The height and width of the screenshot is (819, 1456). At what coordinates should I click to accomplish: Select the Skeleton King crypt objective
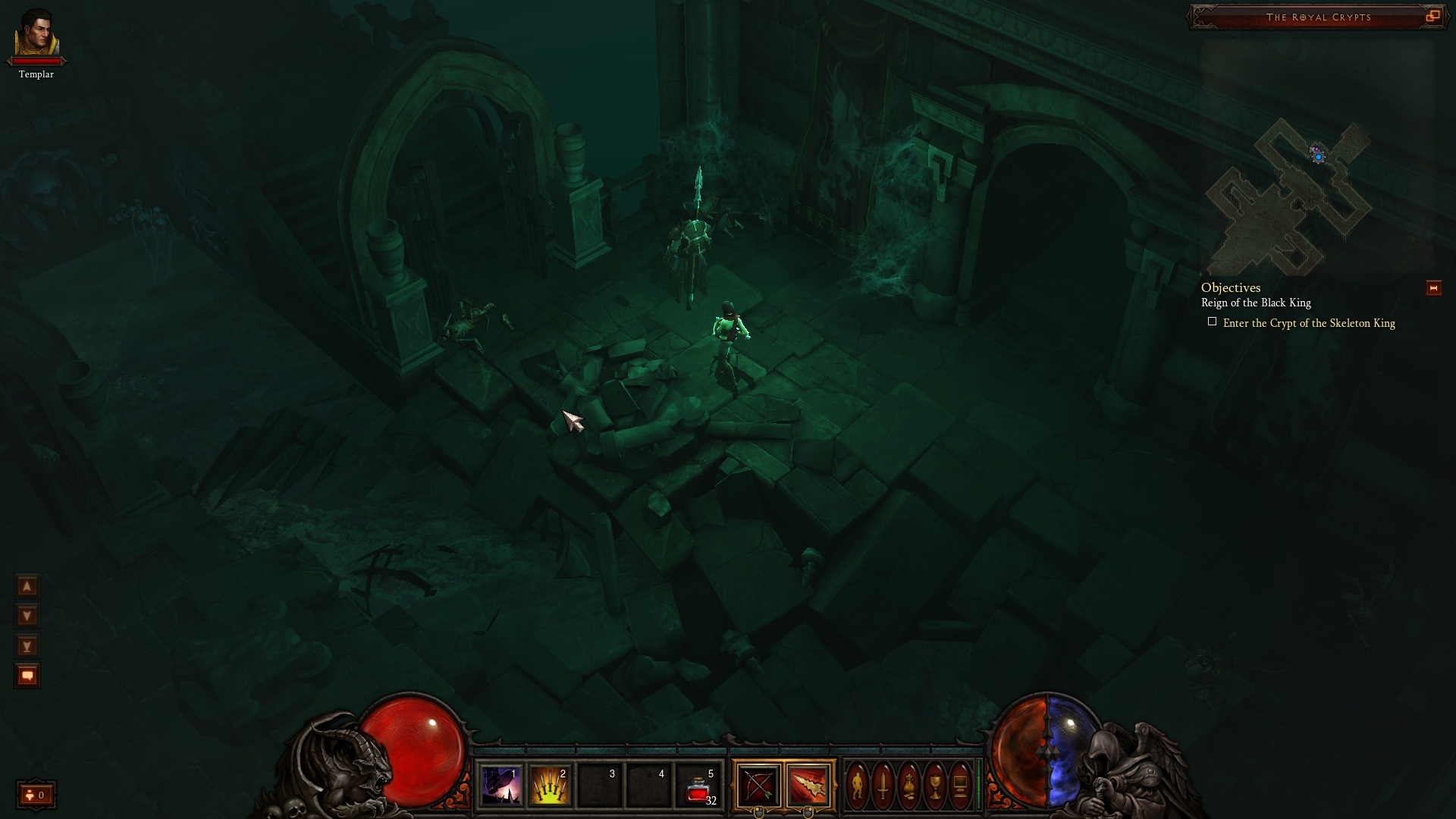tap(1308, 323)
